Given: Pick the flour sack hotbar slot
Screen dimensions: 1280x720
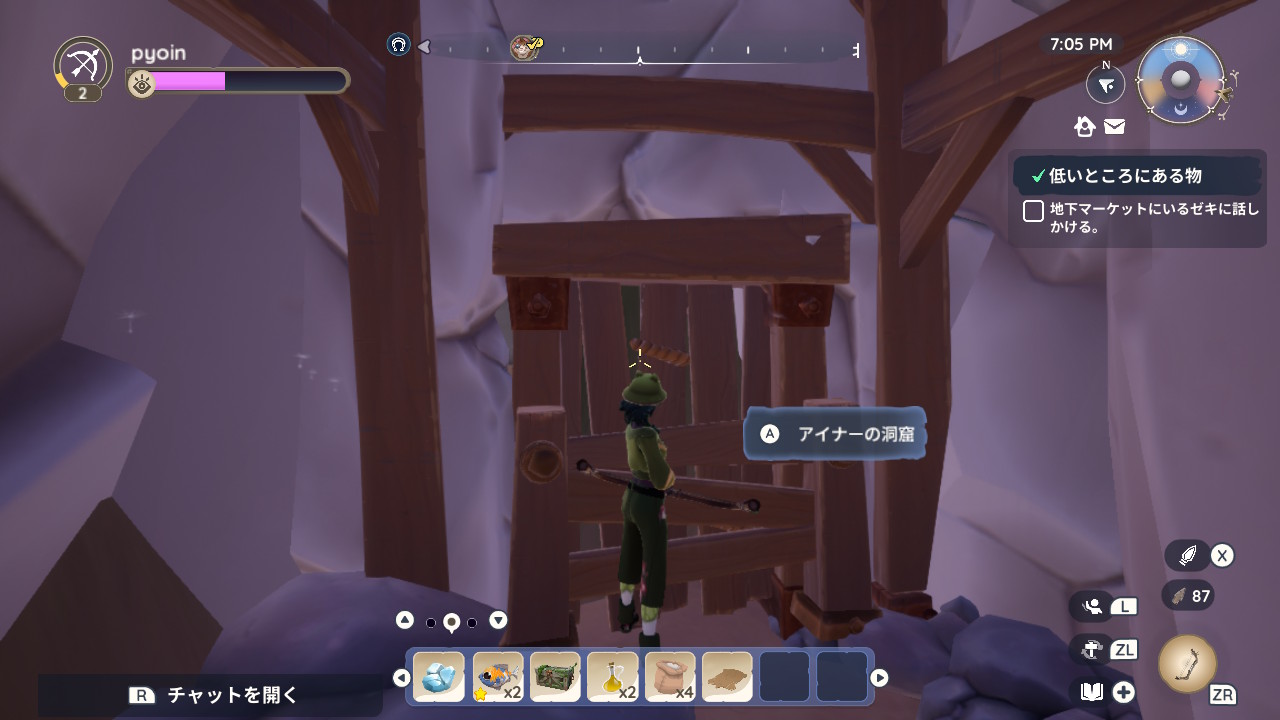Looking at the screenshot, I should tap(670, 677).
